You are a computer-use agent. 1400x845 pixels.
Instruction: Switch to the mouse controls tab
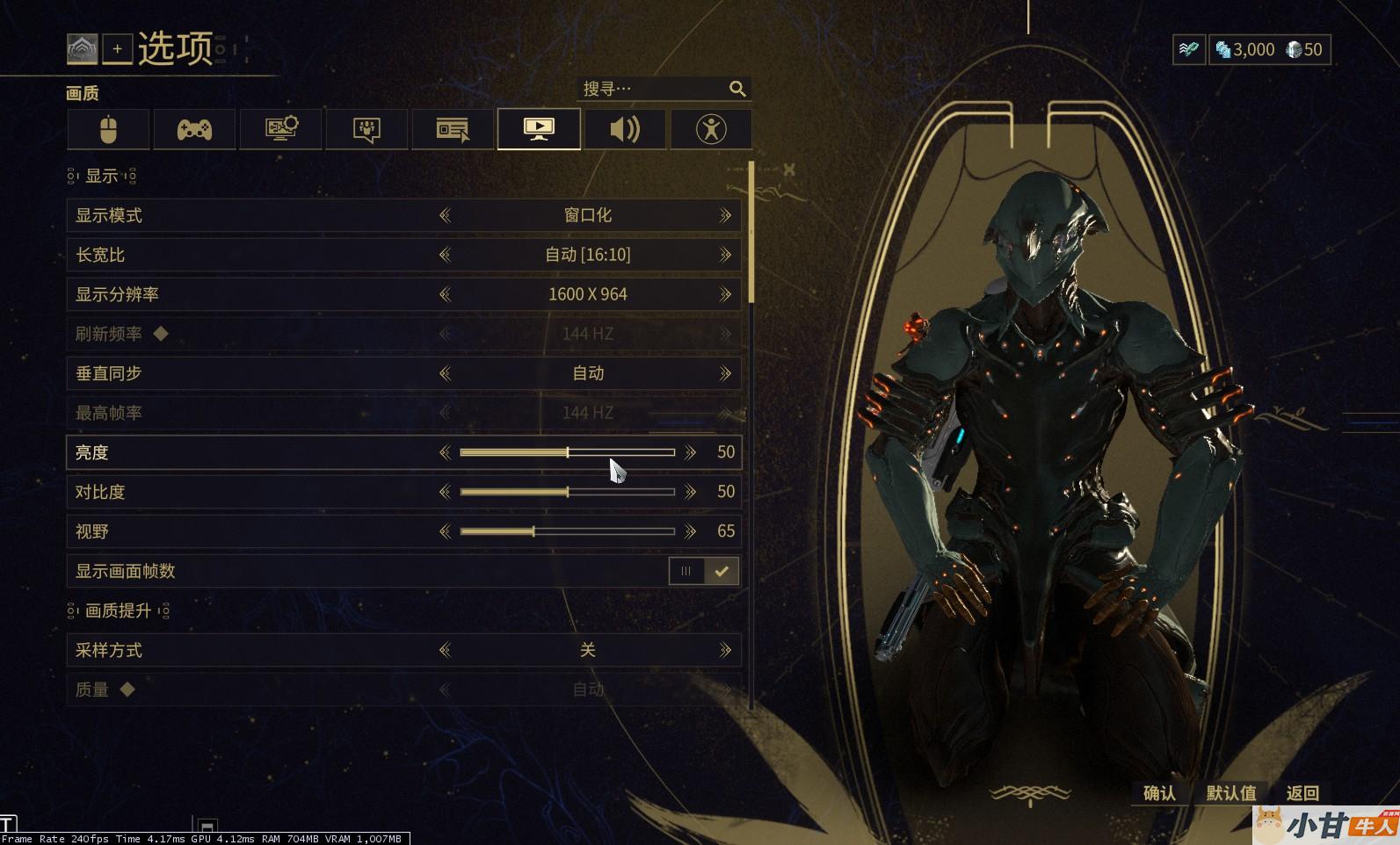point(108,130)
